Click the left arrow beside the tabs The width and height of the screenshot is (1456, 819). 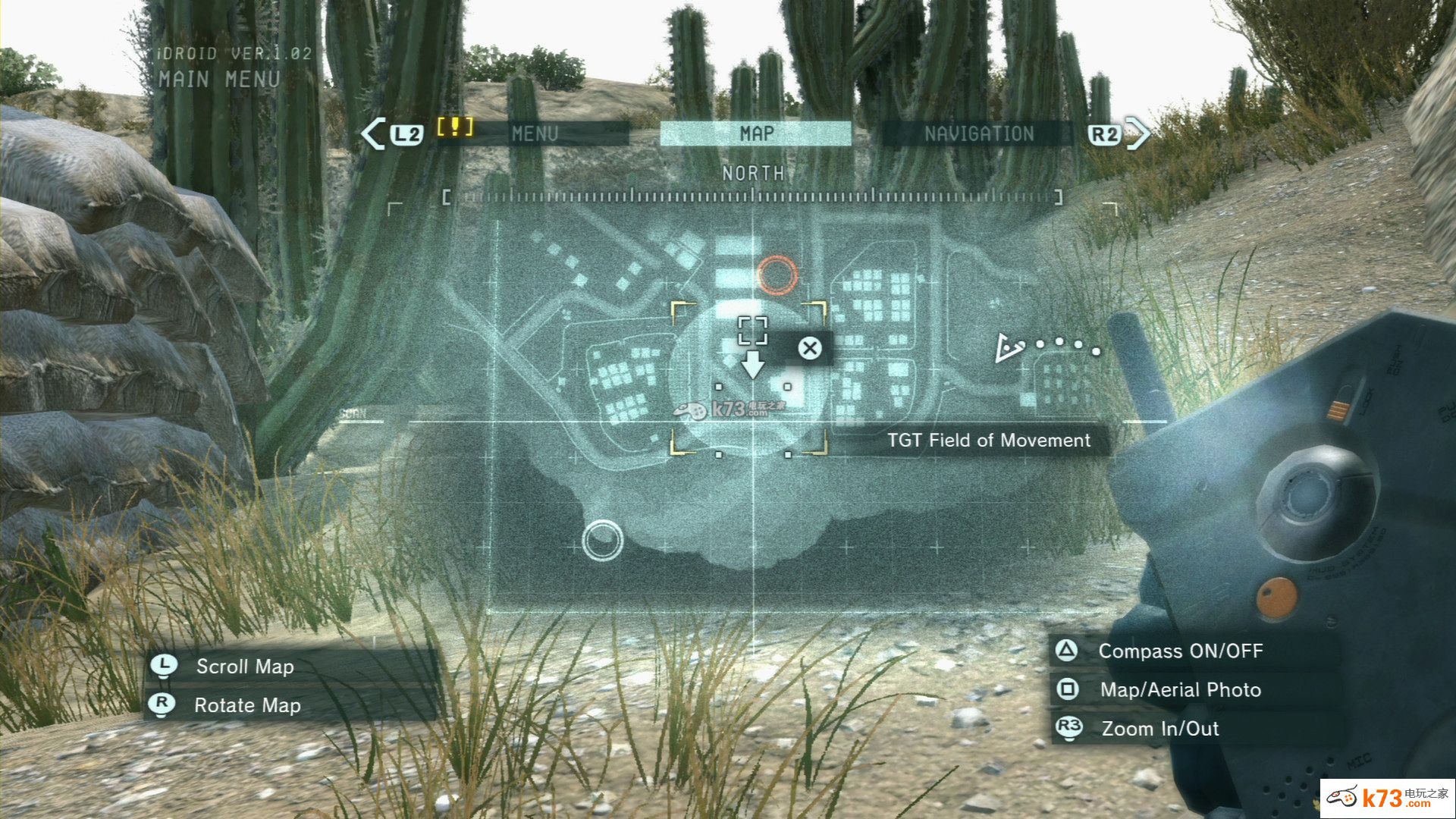pos(373,134)
